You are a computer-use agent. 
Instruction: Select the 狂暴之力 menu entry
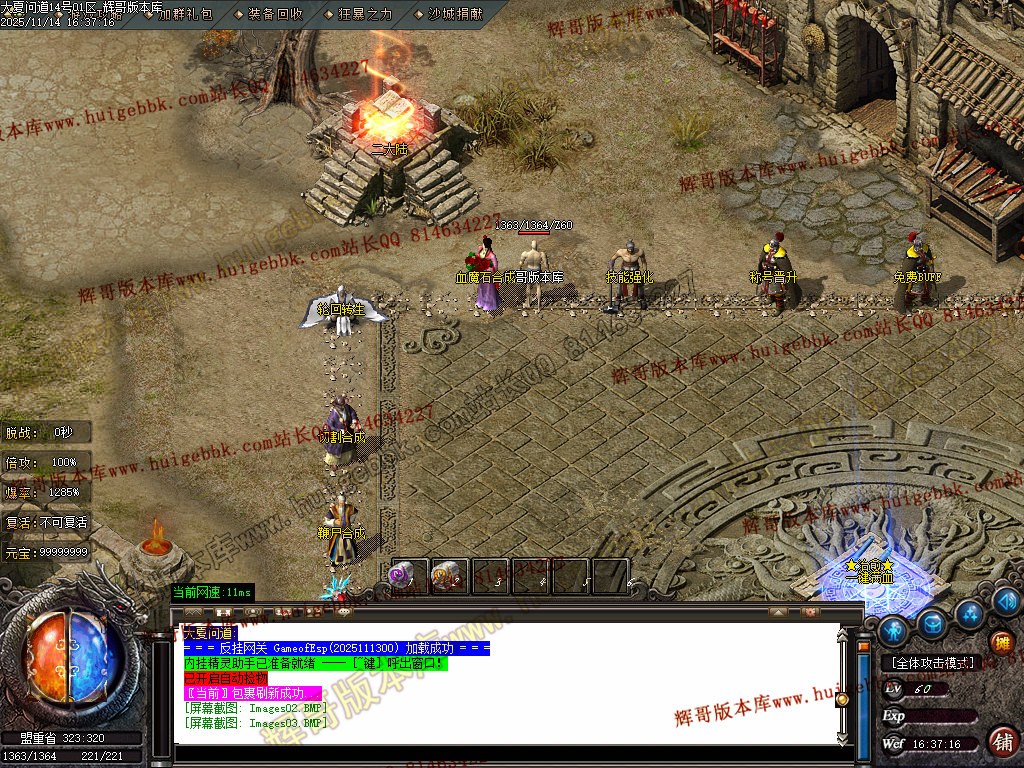(365, 14)
